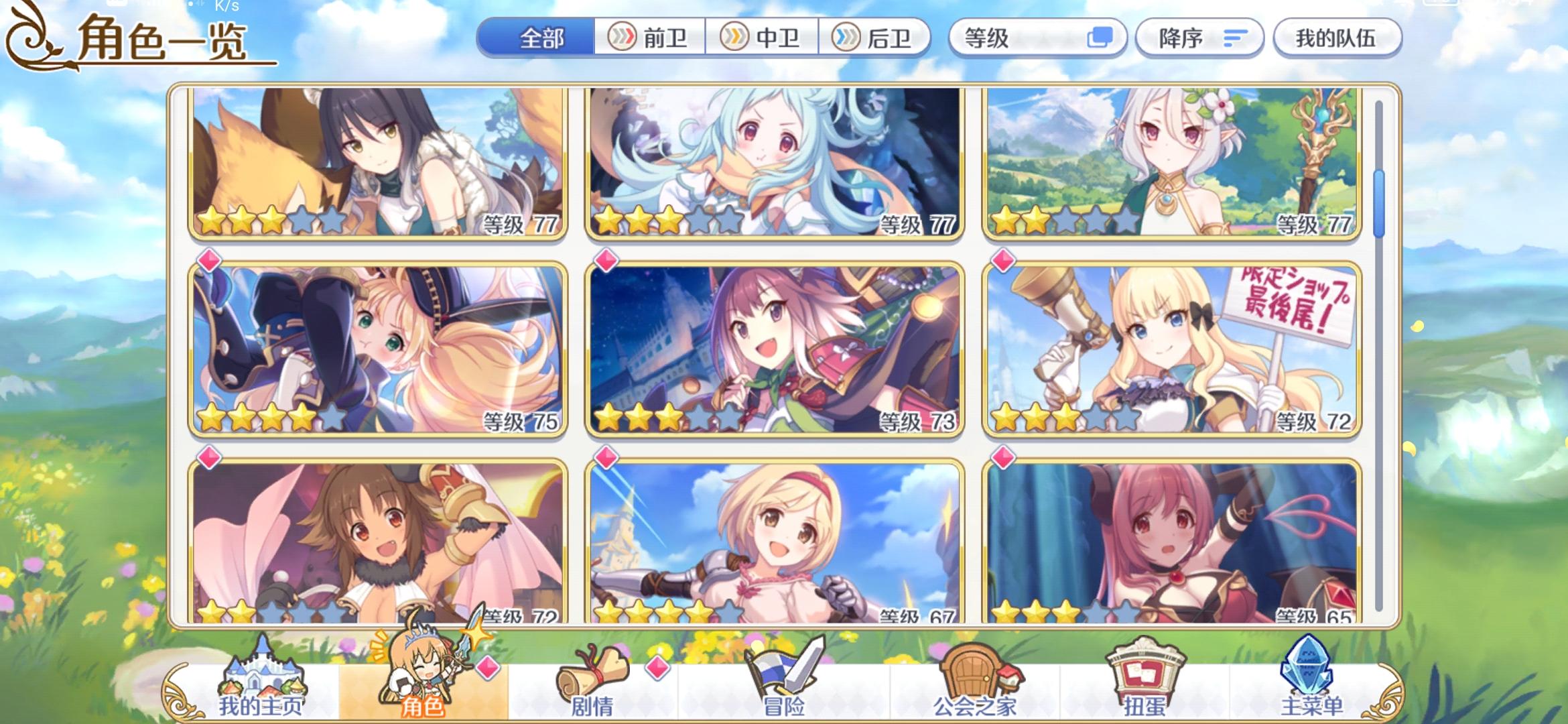1568x724 pixels.
Task: Switch to the 前卫 vanguard tab
Action: coord(651,38)
